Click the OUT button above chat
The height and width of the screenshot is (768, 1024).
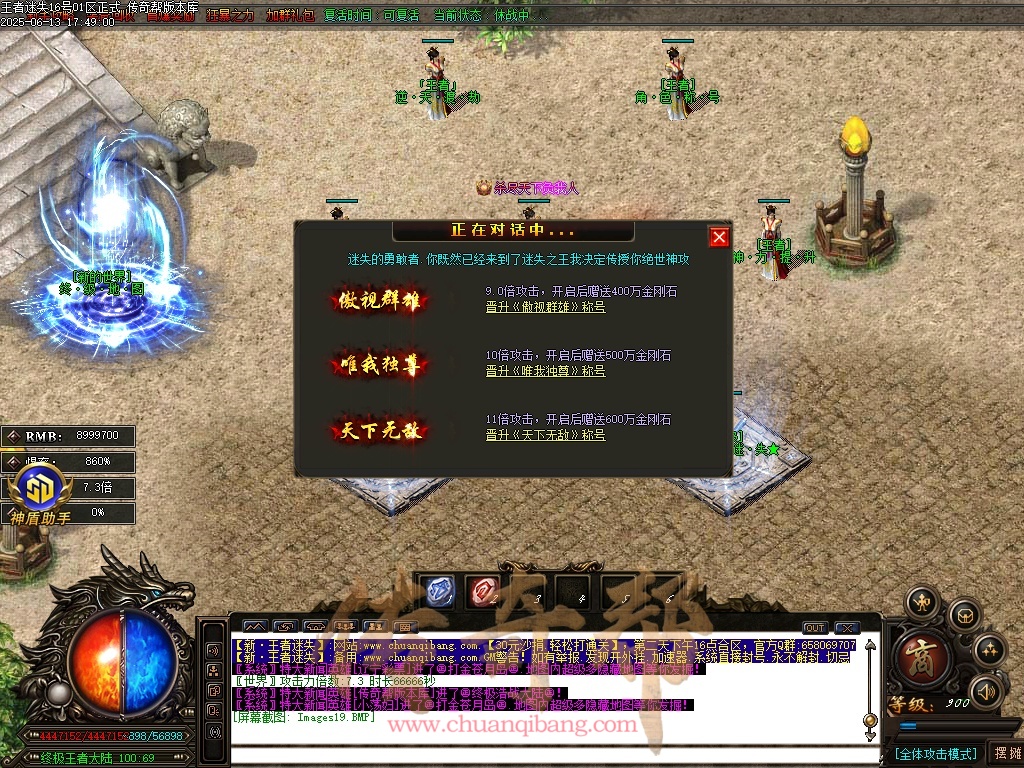pyautogui.click(x=815, y=628)
